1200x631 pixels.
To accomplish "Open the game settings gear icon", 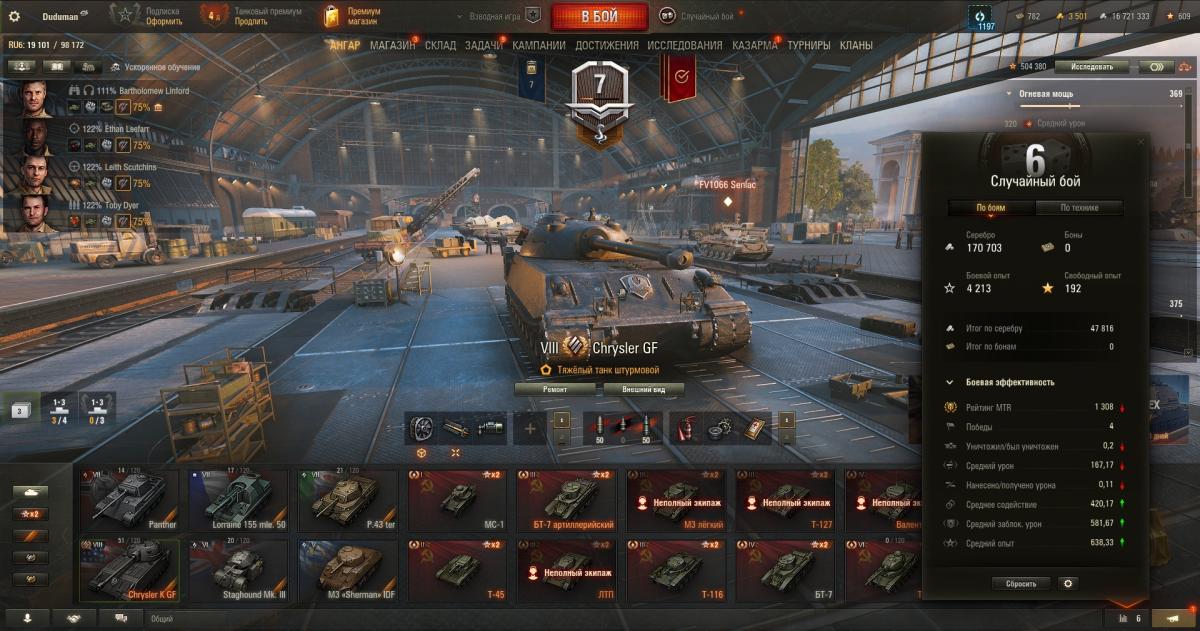I will tap(14, 16).
